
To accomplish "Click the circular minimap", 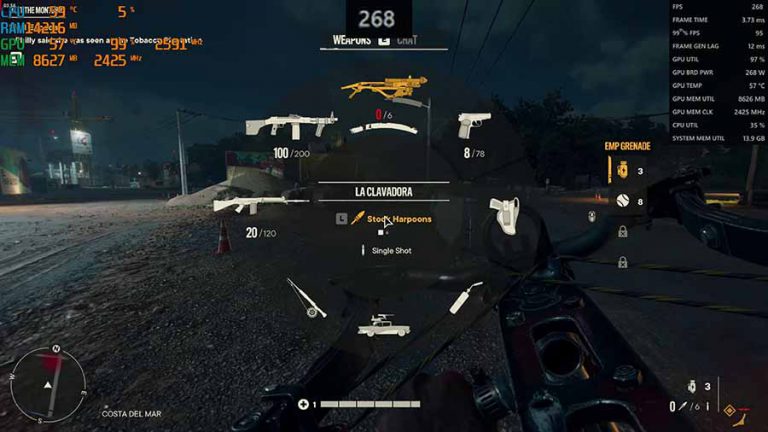I will click(50, 381).
